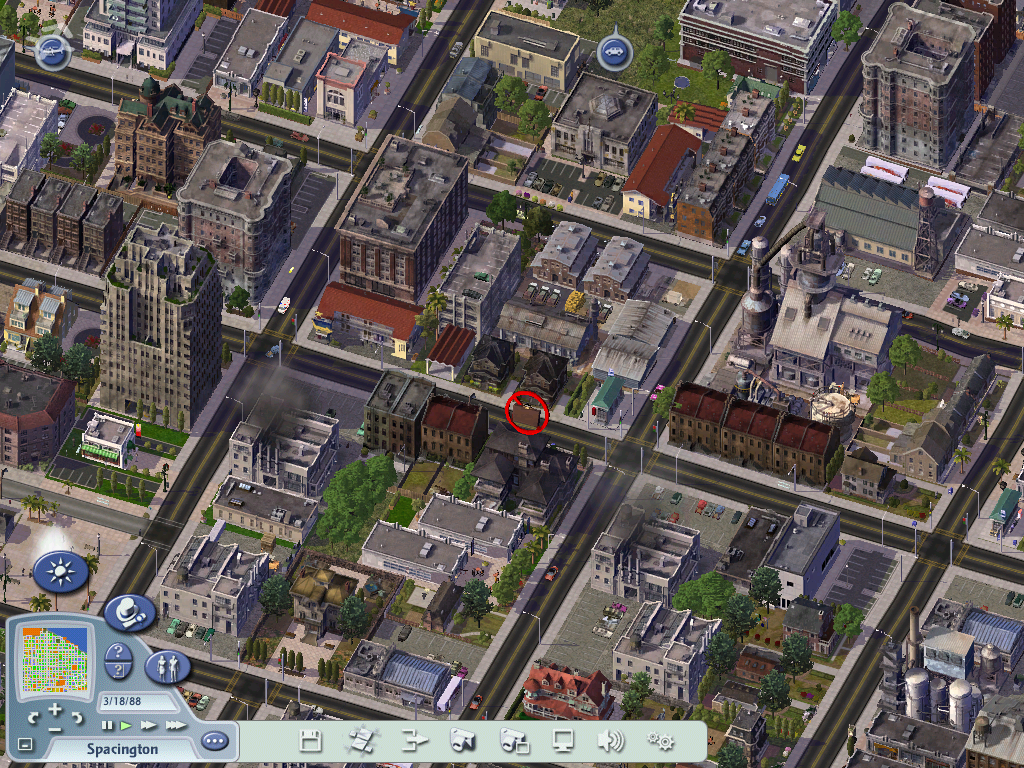This screenshot has width=1024, height=768.
Task: Zoom in with the plus button
Action: [55, 709]
